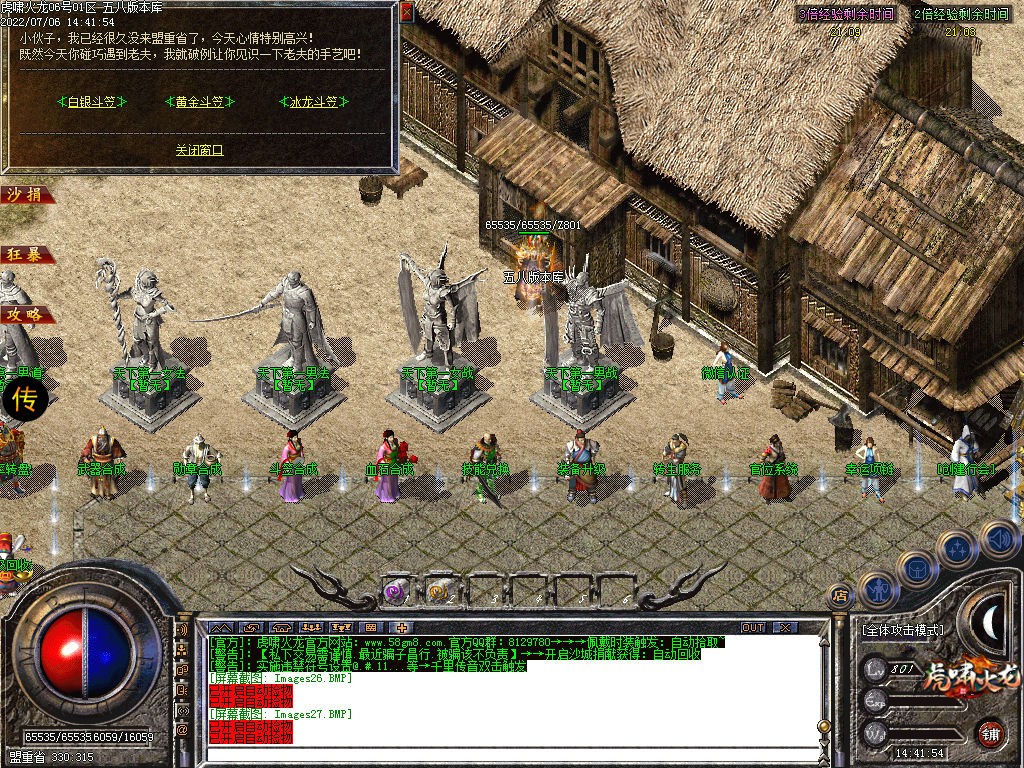
Task: Open the 攻略 guide banner
Action: click(25, 315)
